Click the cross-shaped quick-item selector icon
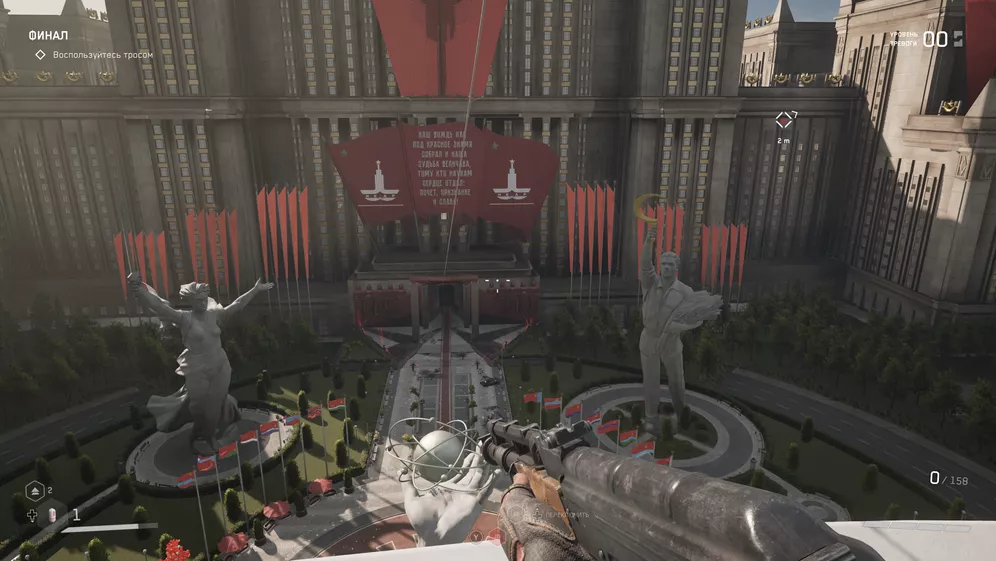The image size is (996, 561). coord(33,514)
